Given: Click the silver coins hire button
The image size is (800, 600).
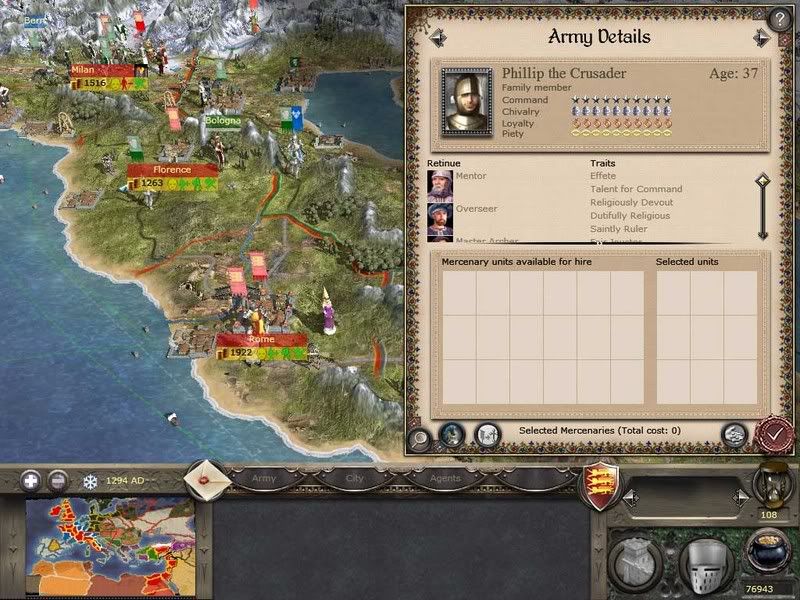Looking at the screenshot, I should pyautogui.click(x=734, y=434).
